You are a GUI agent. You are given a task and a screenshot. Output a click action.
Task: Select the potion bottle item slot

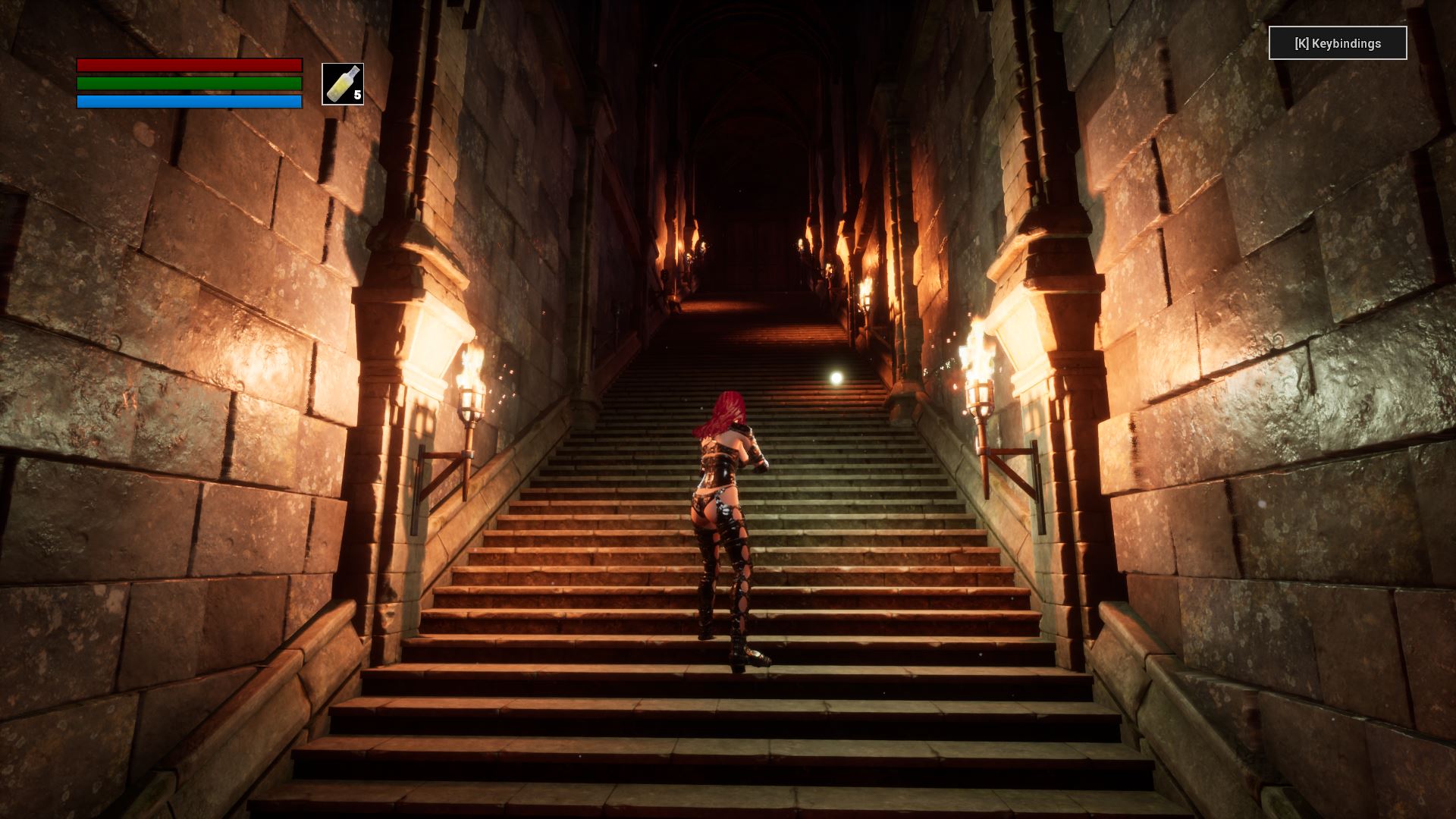tap(343, 84)
